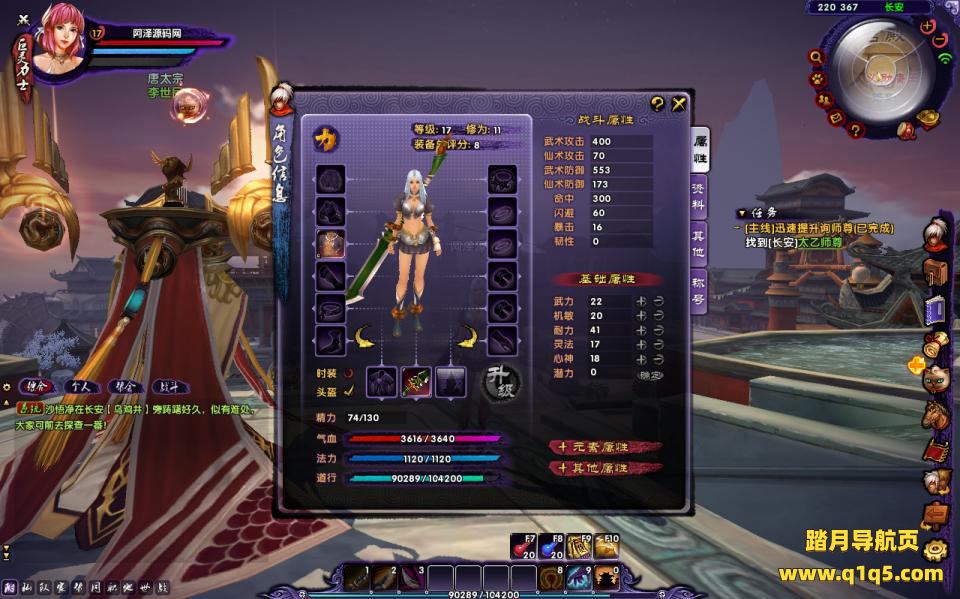Select the equipped green sword weapon slot
The width and height of the screenshot is (960, 599).
[416, 381]
